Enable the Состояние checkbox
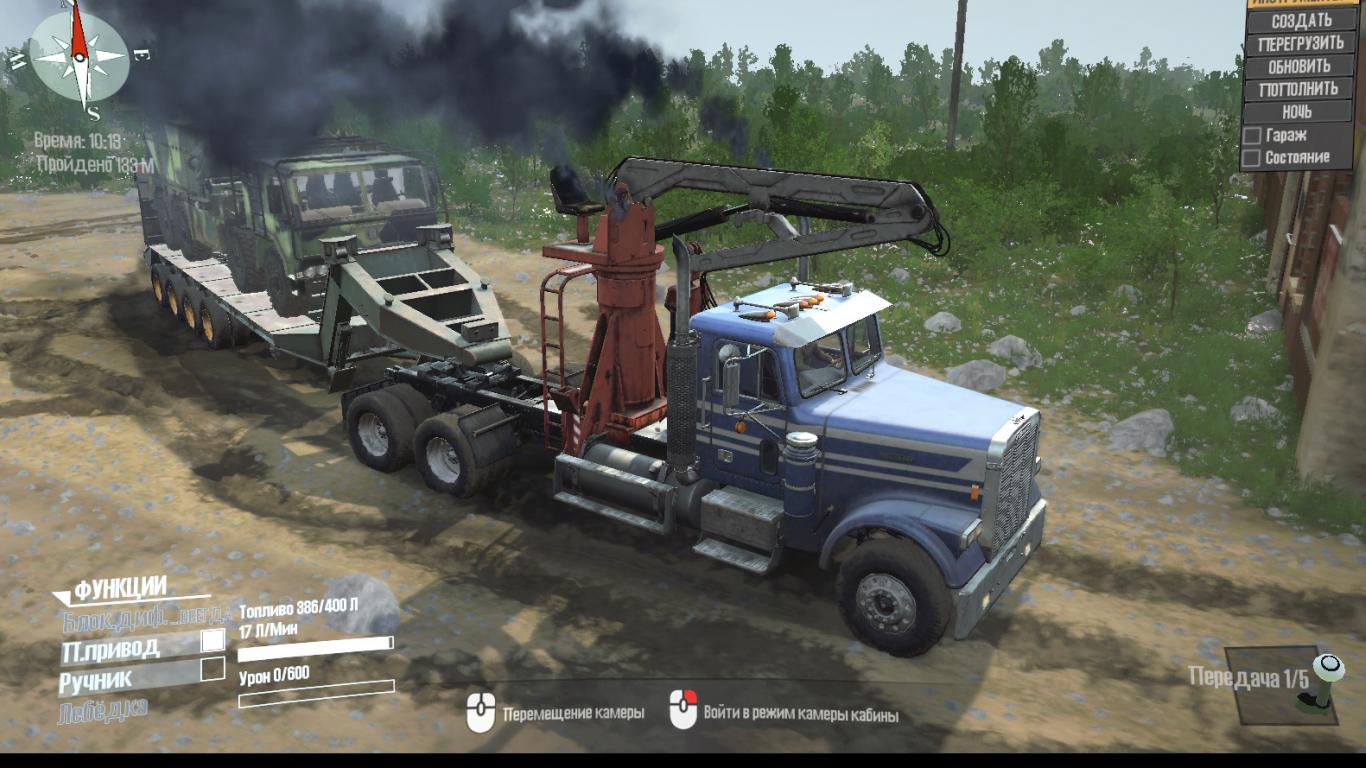 pyautogui.click(x=1251, y=158)
